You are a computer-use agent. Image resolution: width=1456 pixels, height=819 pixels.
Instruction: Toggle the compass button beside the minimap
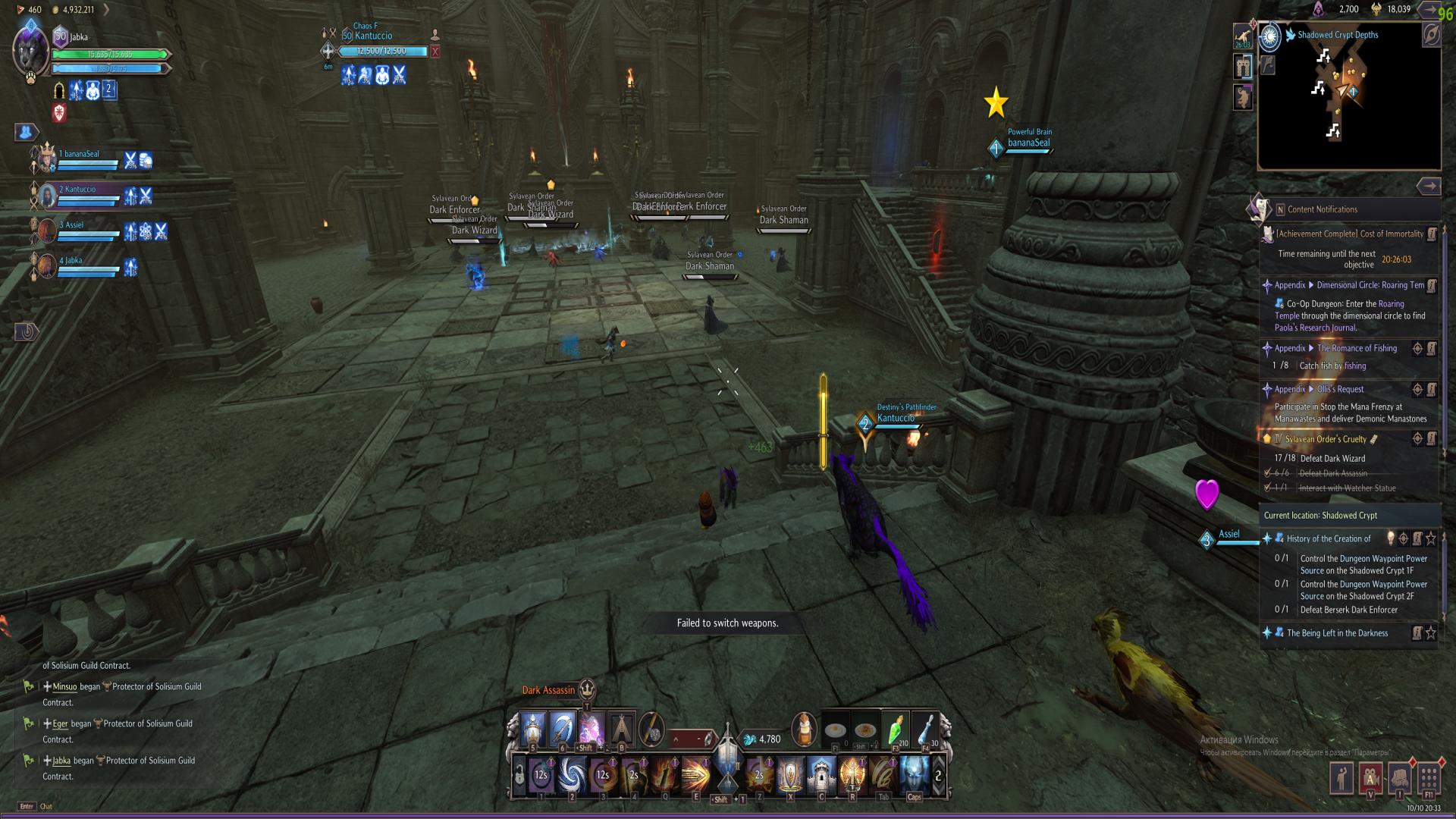click(x=1430, y=35)
